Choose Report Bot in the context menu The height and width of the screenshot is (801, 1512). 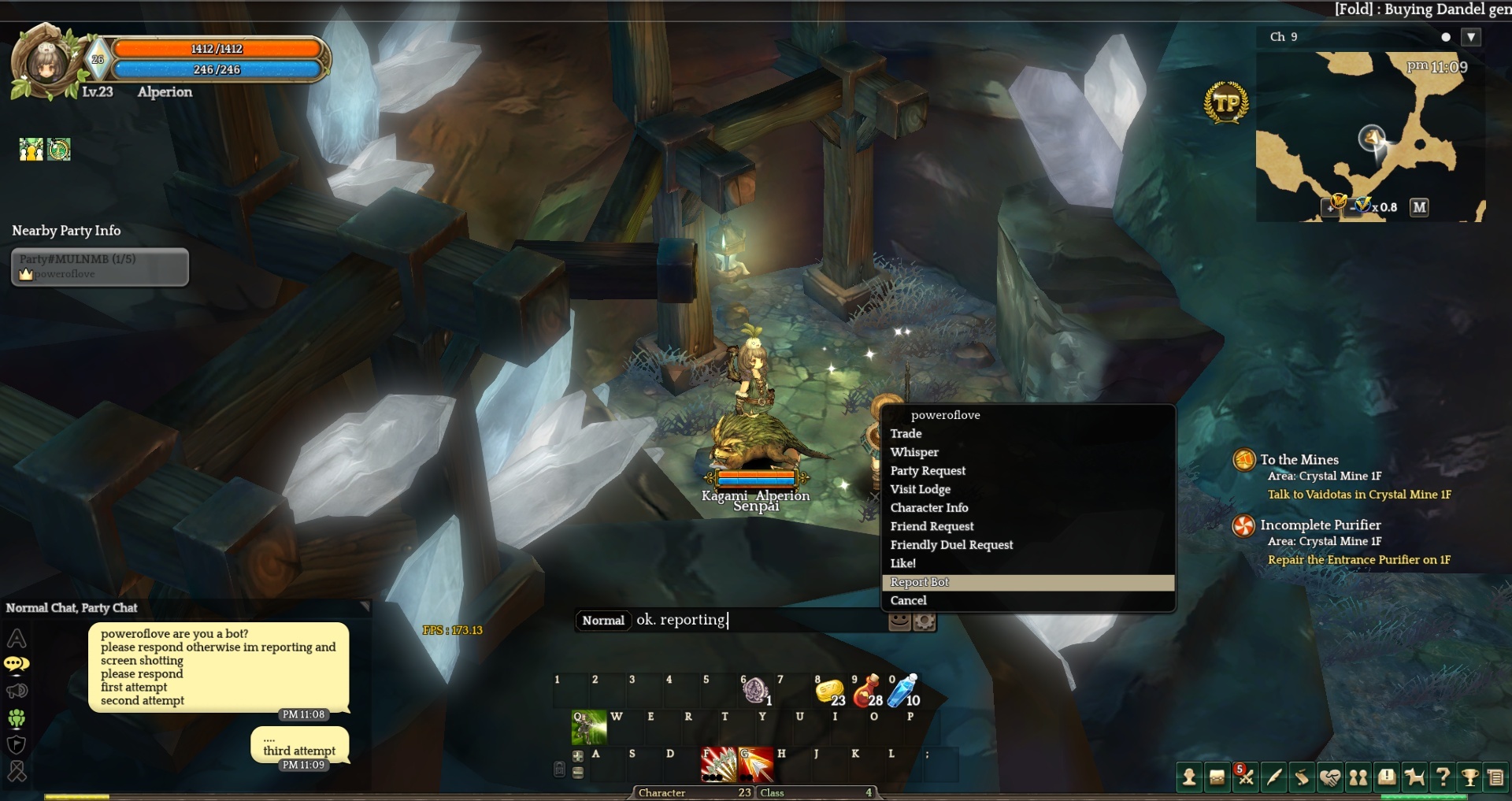[x=920, y=582]
